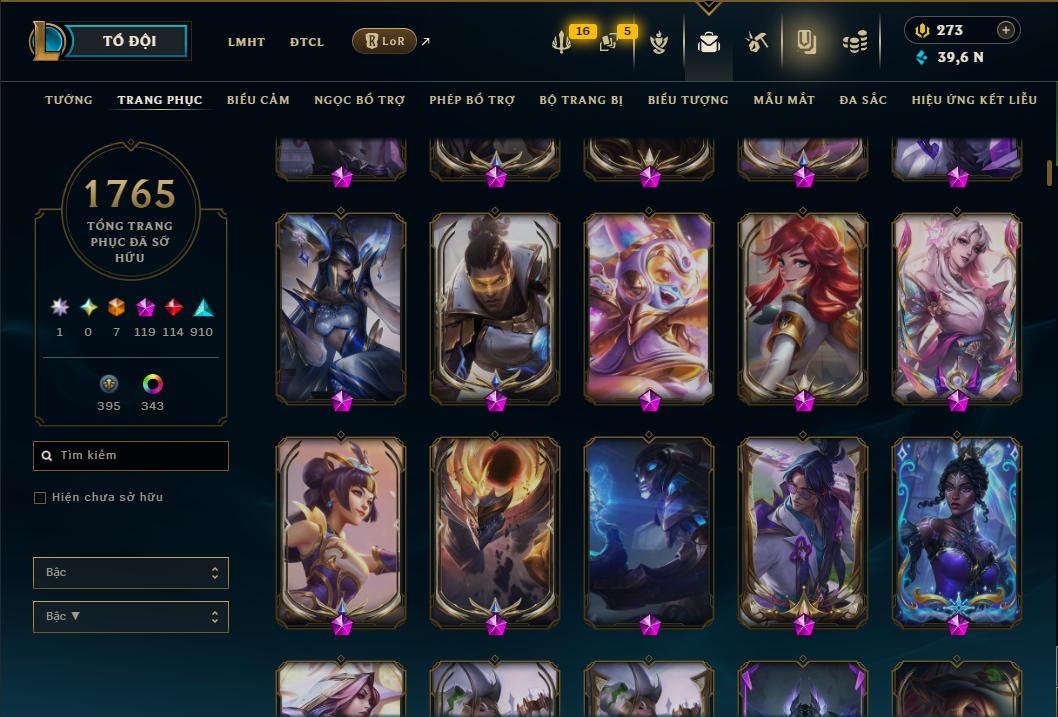Launch the LoR shortcut button
The height and width of the screenshot is (717, 1058).
(385, 41)
